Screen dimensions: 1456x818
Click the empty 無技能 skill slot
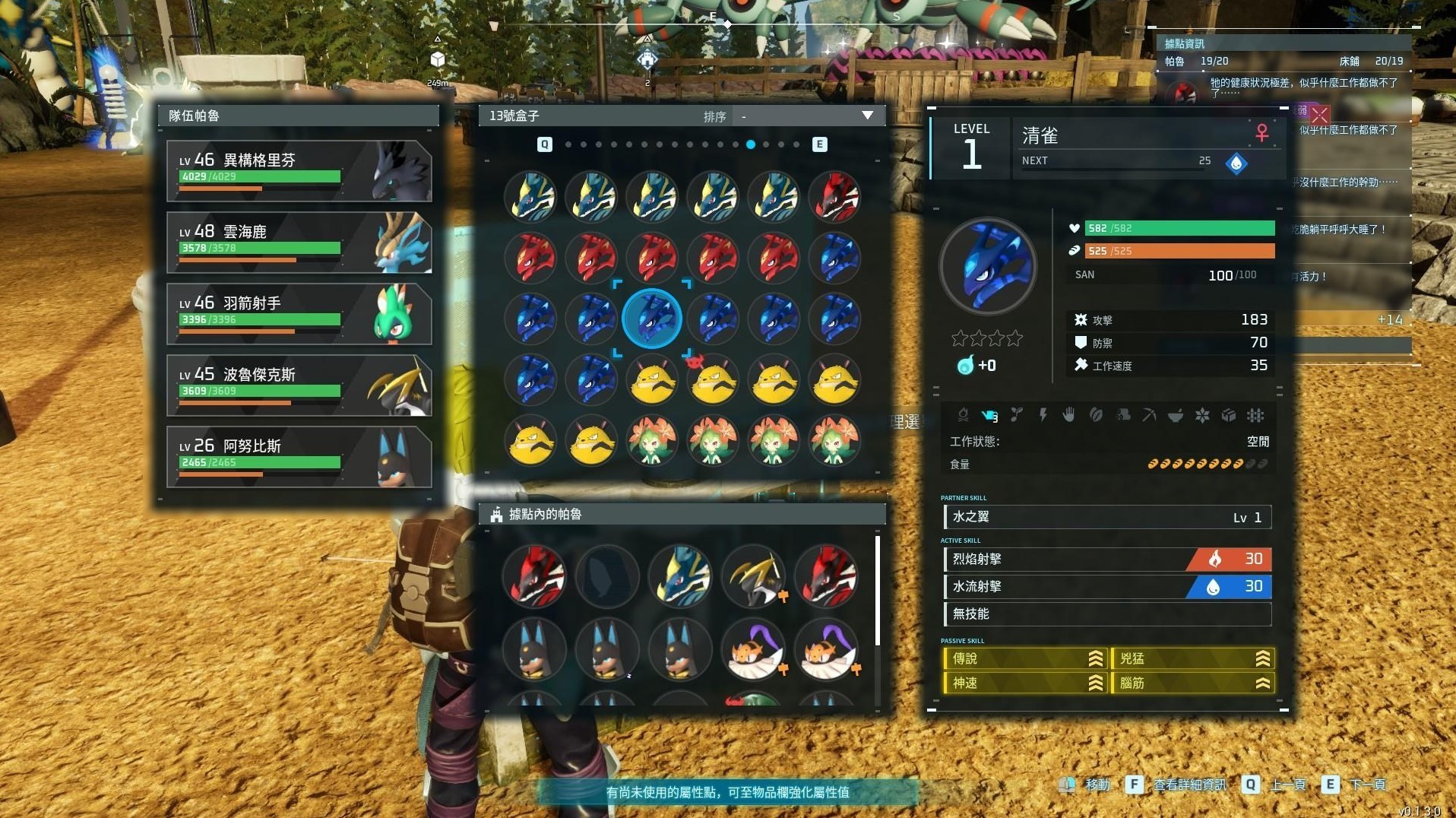point(1106,614)
